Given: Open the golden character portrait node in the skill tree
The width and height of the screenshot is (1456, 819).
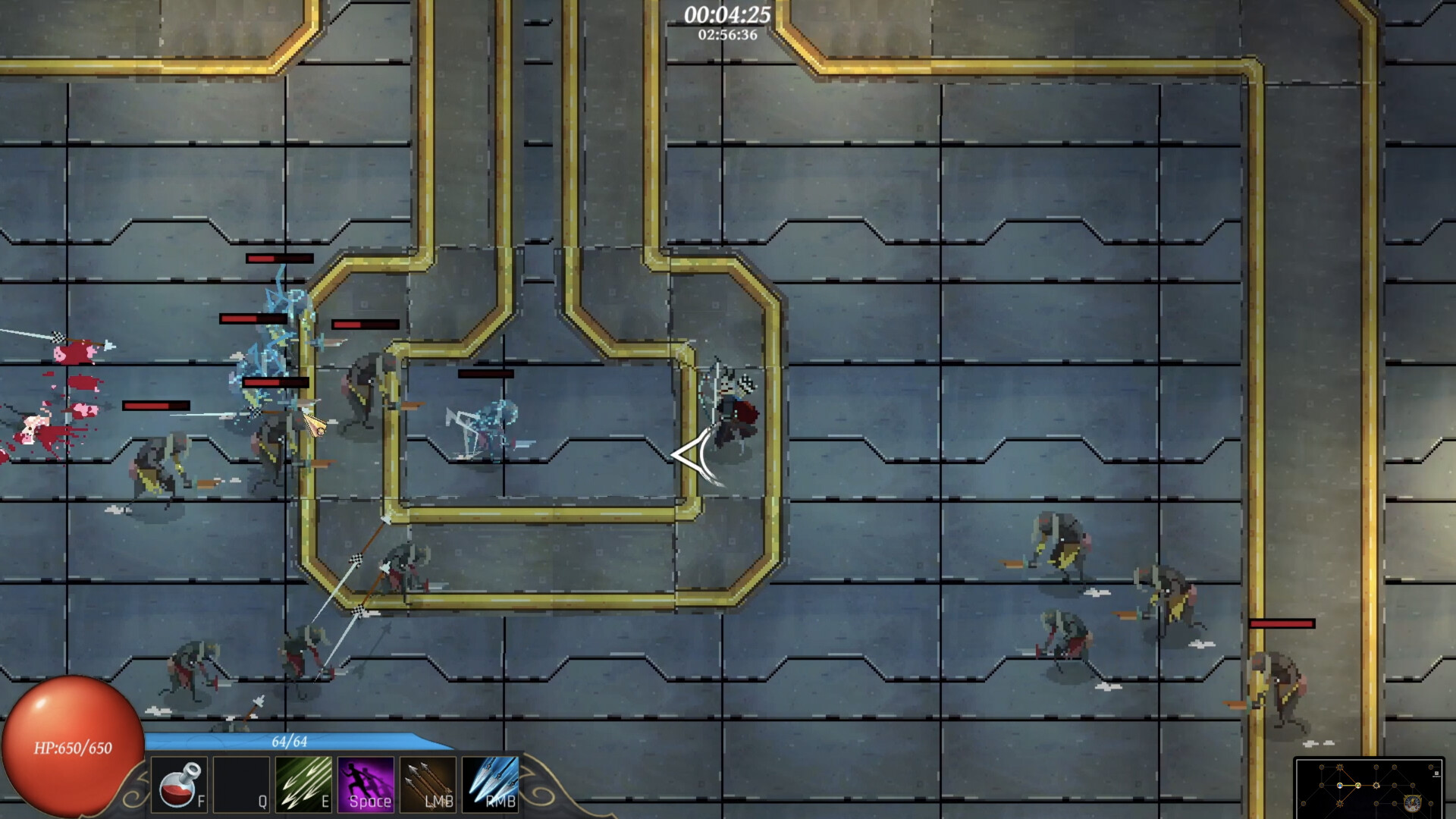Looking at the screenshot, I should [x=1413, y=804].
